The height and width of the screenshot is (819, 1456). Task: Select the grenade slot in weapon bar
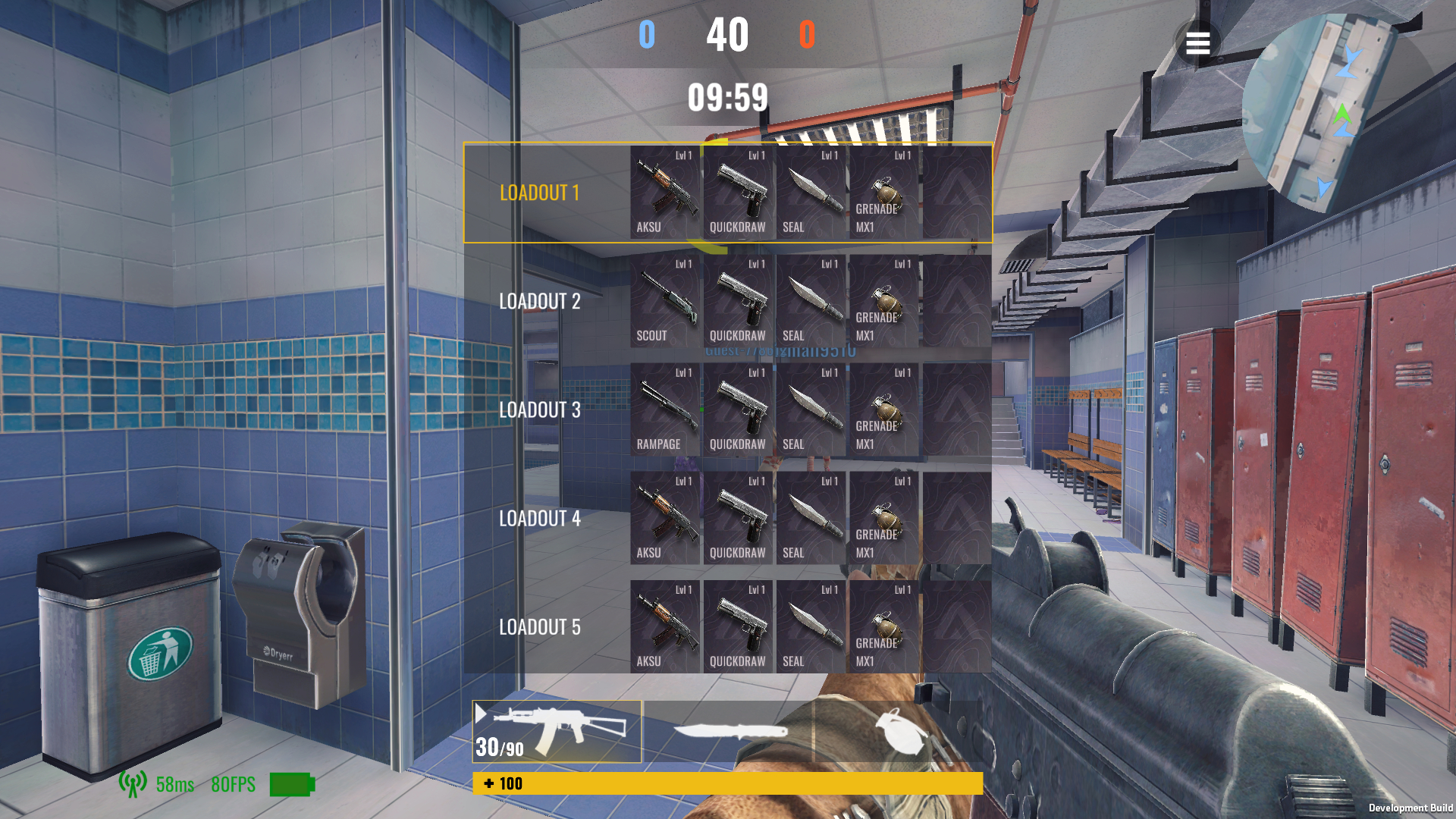pyautogui.click(x=899, y=731)
